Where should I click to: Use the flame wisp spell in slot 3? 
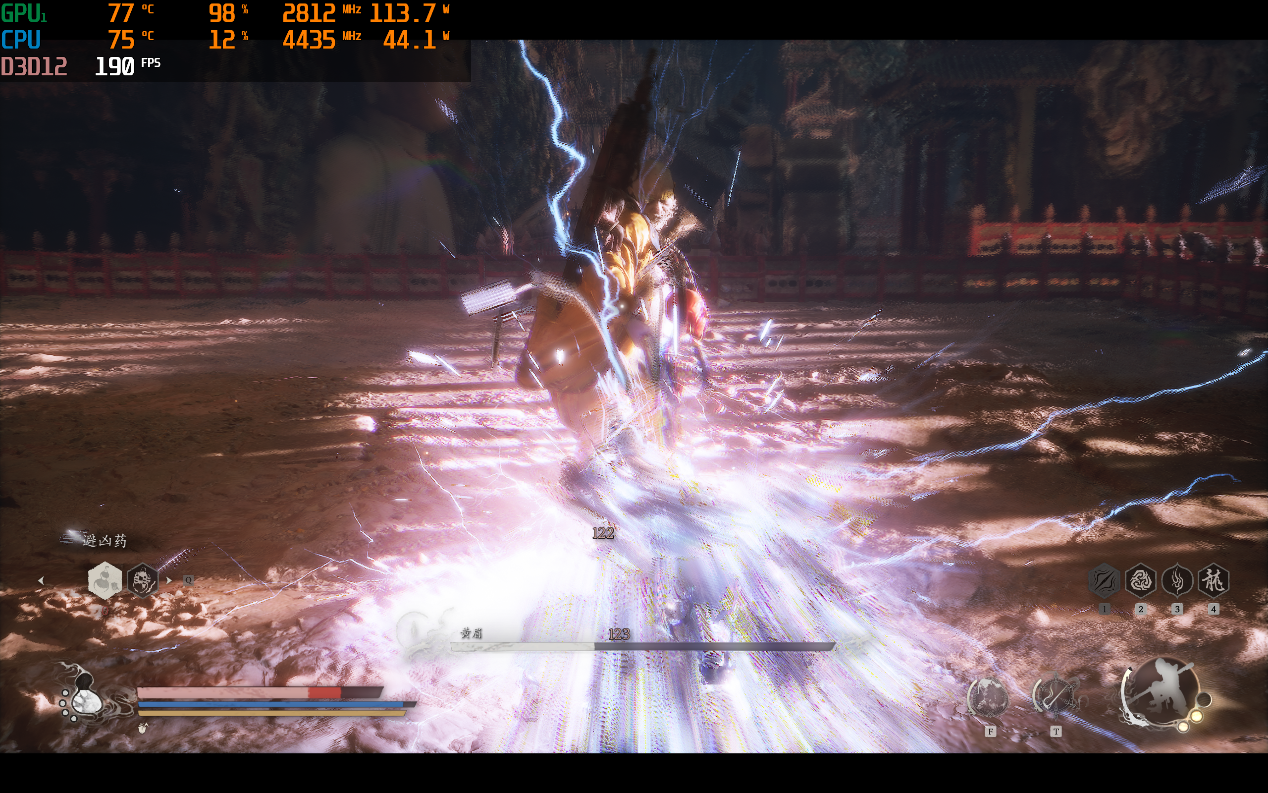(1177, 580)
